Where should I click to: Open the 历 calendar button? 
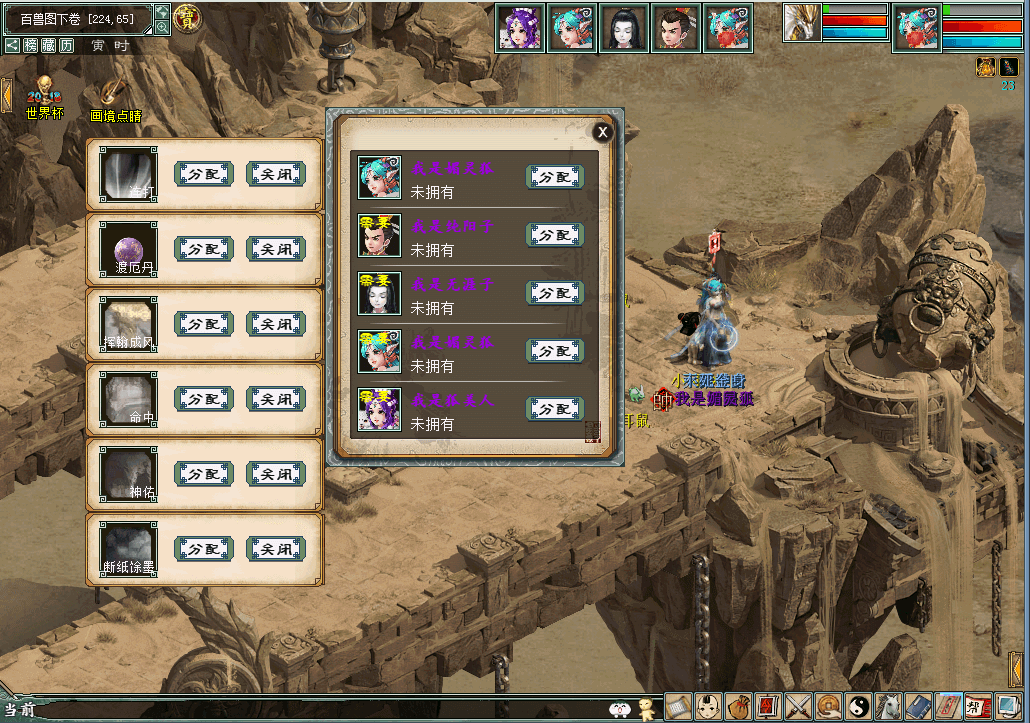(x=66, y=45)
